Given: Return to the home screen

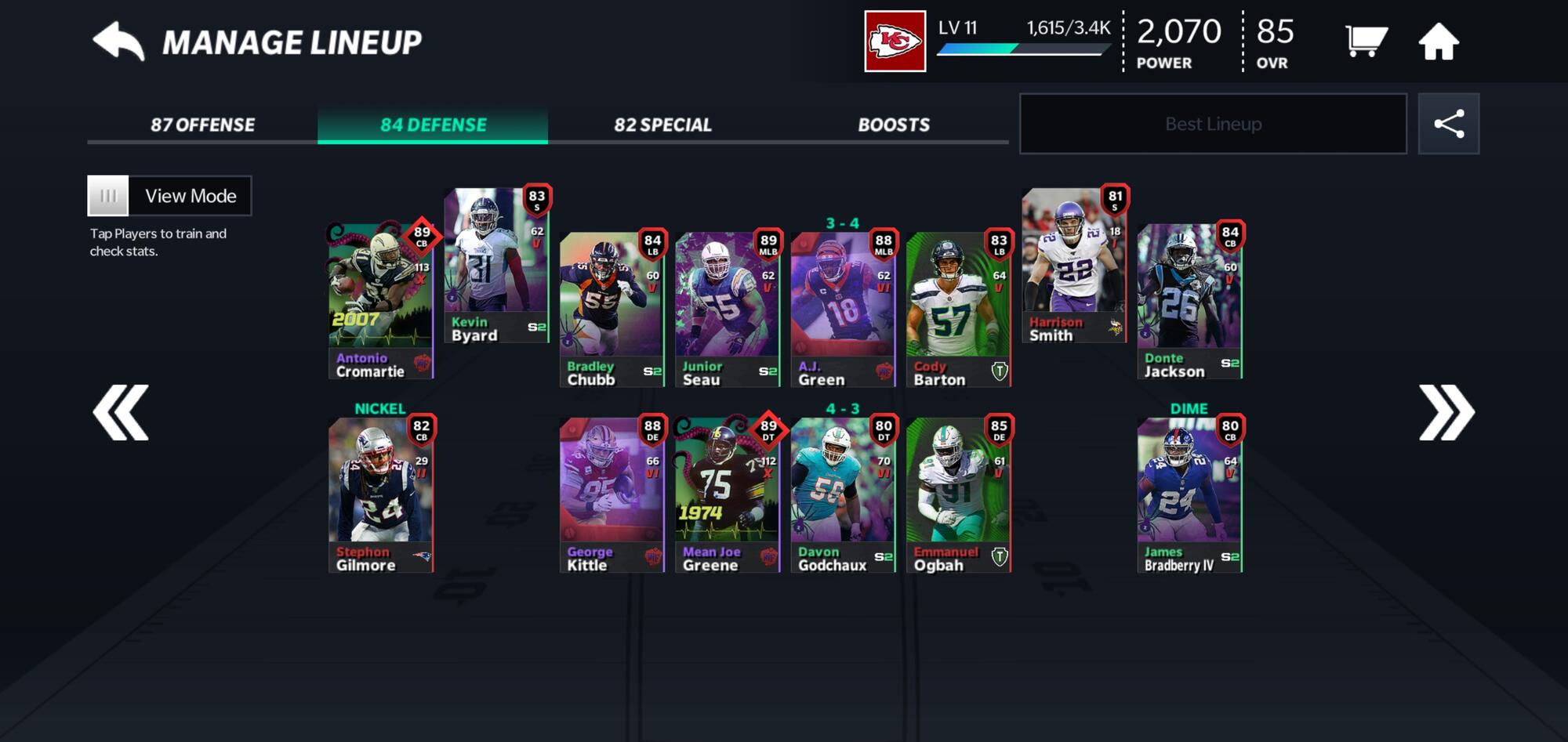Looking at the screenshot, I should tap(1438, 42).
